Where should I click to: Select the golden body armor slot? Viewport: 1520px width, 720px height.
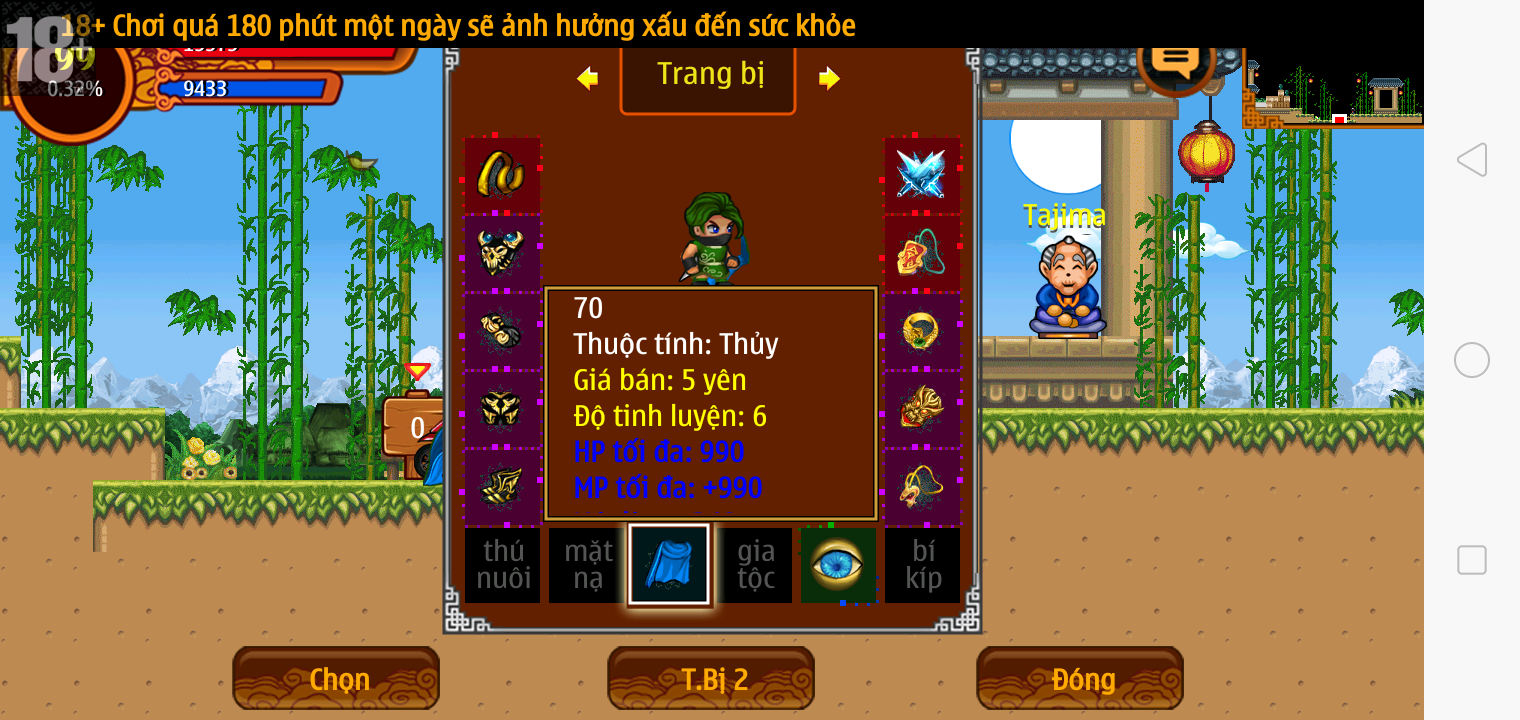(x=502, y=408)
